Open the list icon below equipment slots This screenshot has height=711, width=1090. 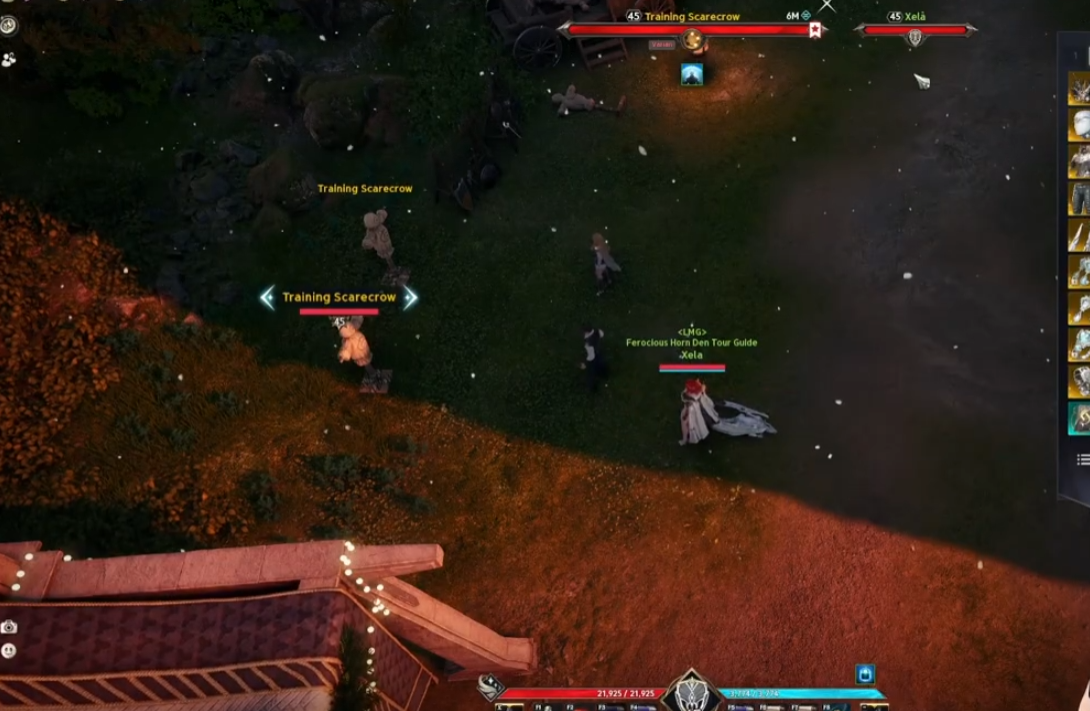click(x=1082, y=459)
